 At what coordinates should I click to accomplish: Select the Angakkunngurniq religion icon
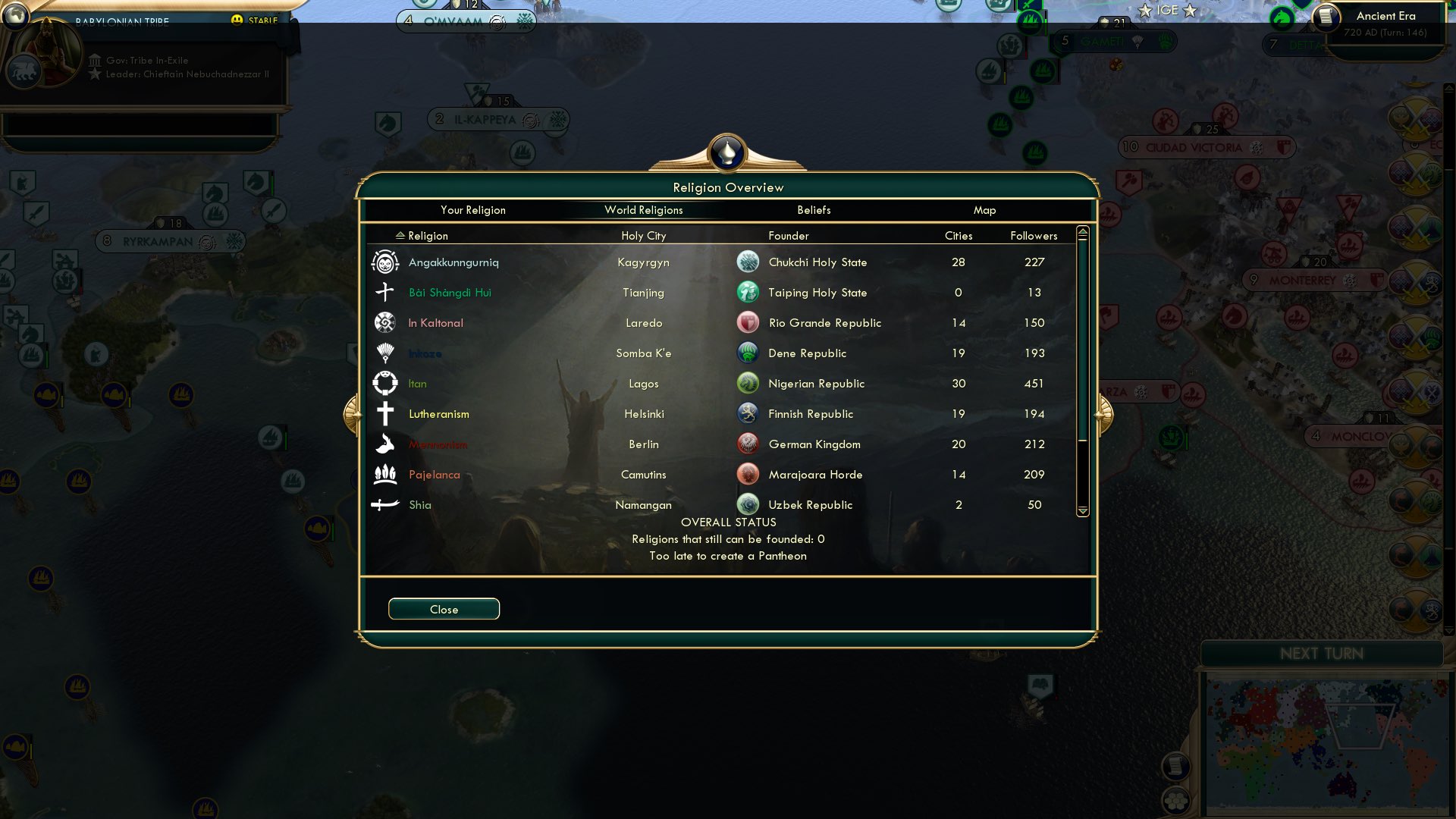[385, 262]
